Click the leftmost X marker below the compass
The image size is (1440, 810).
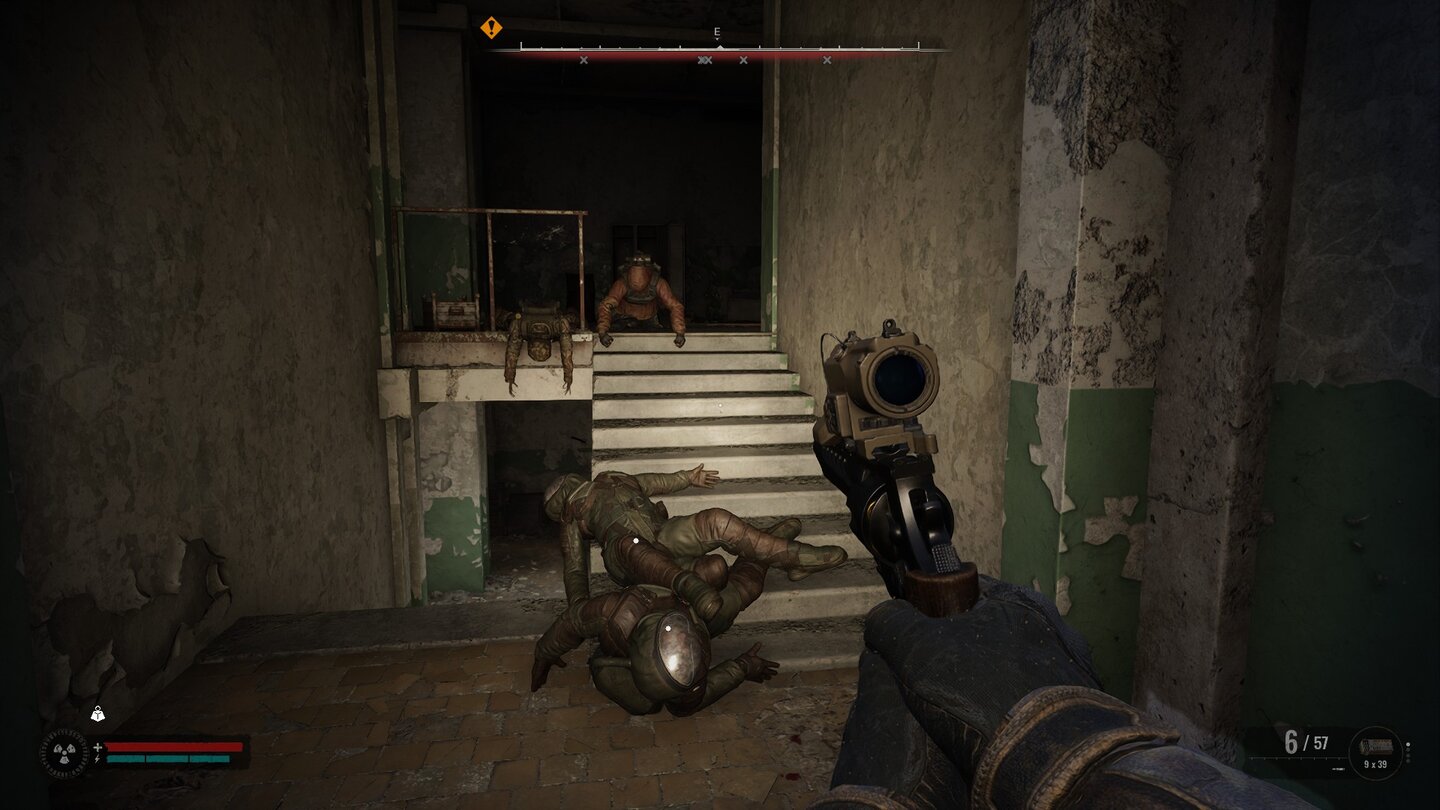click(584, 61)
